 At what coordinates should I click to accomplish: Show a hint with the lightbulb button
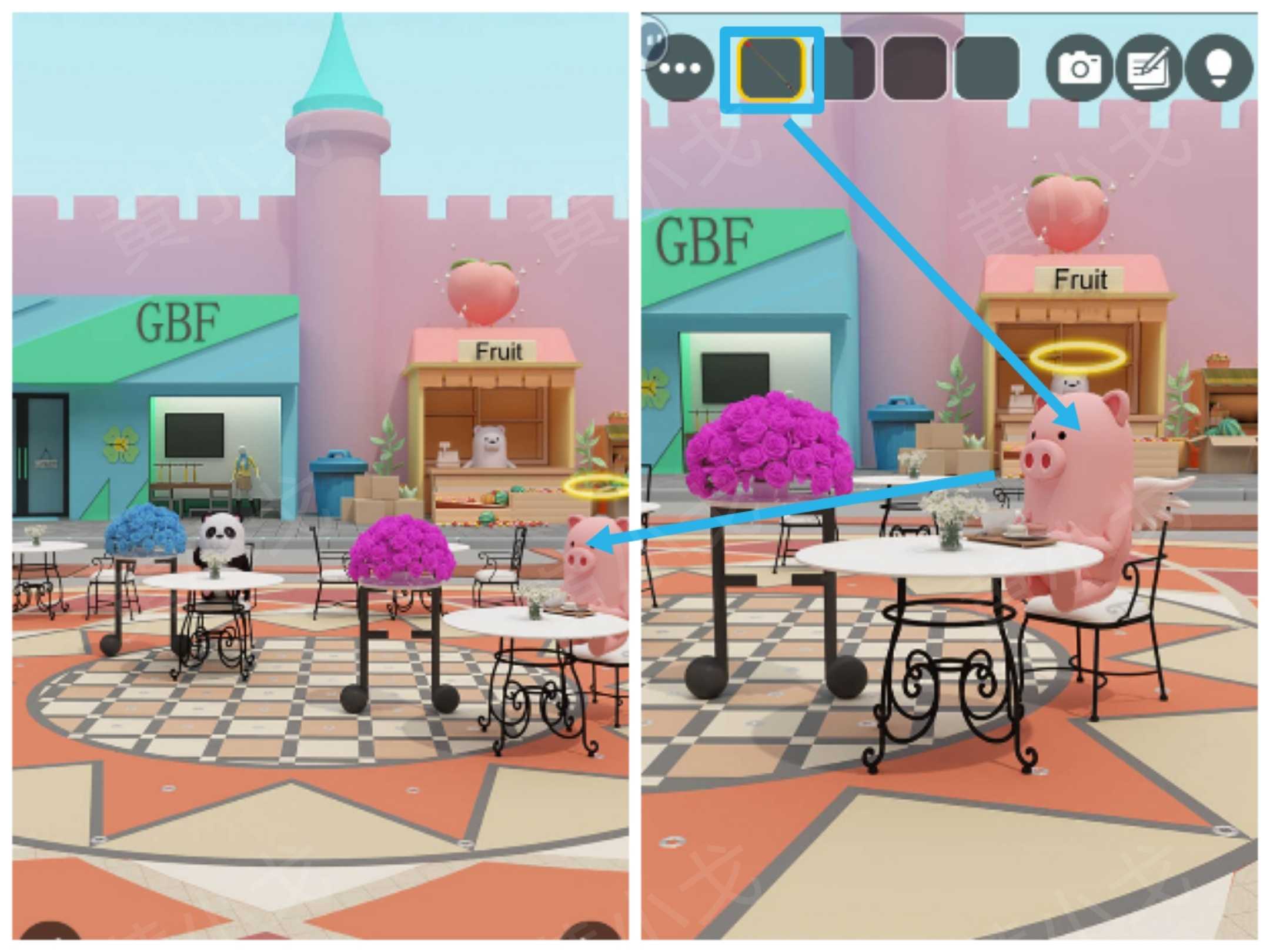click(x=1219, y=68)
